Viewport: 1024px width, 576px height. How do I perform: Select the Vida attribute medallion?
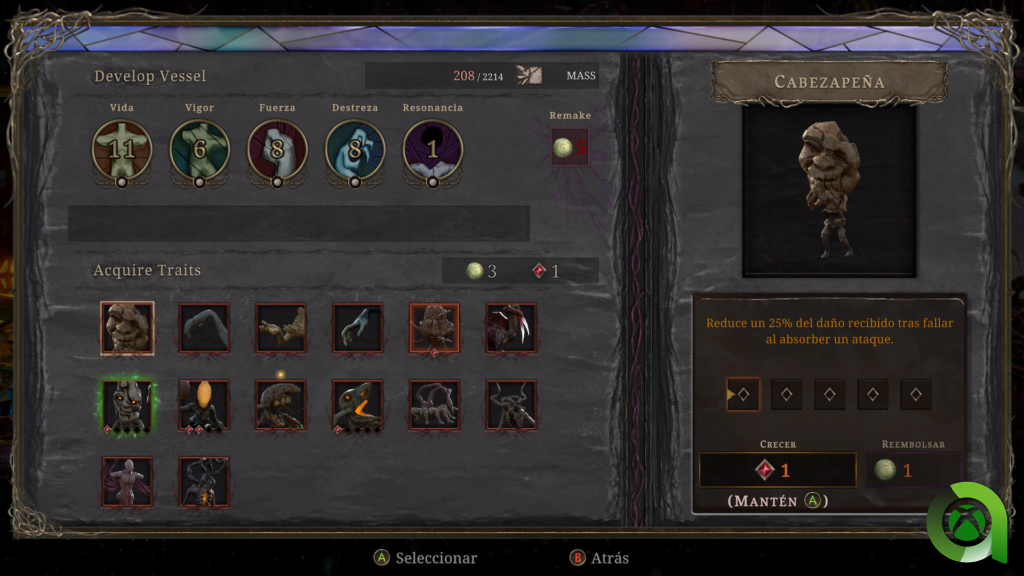[122, 149]
